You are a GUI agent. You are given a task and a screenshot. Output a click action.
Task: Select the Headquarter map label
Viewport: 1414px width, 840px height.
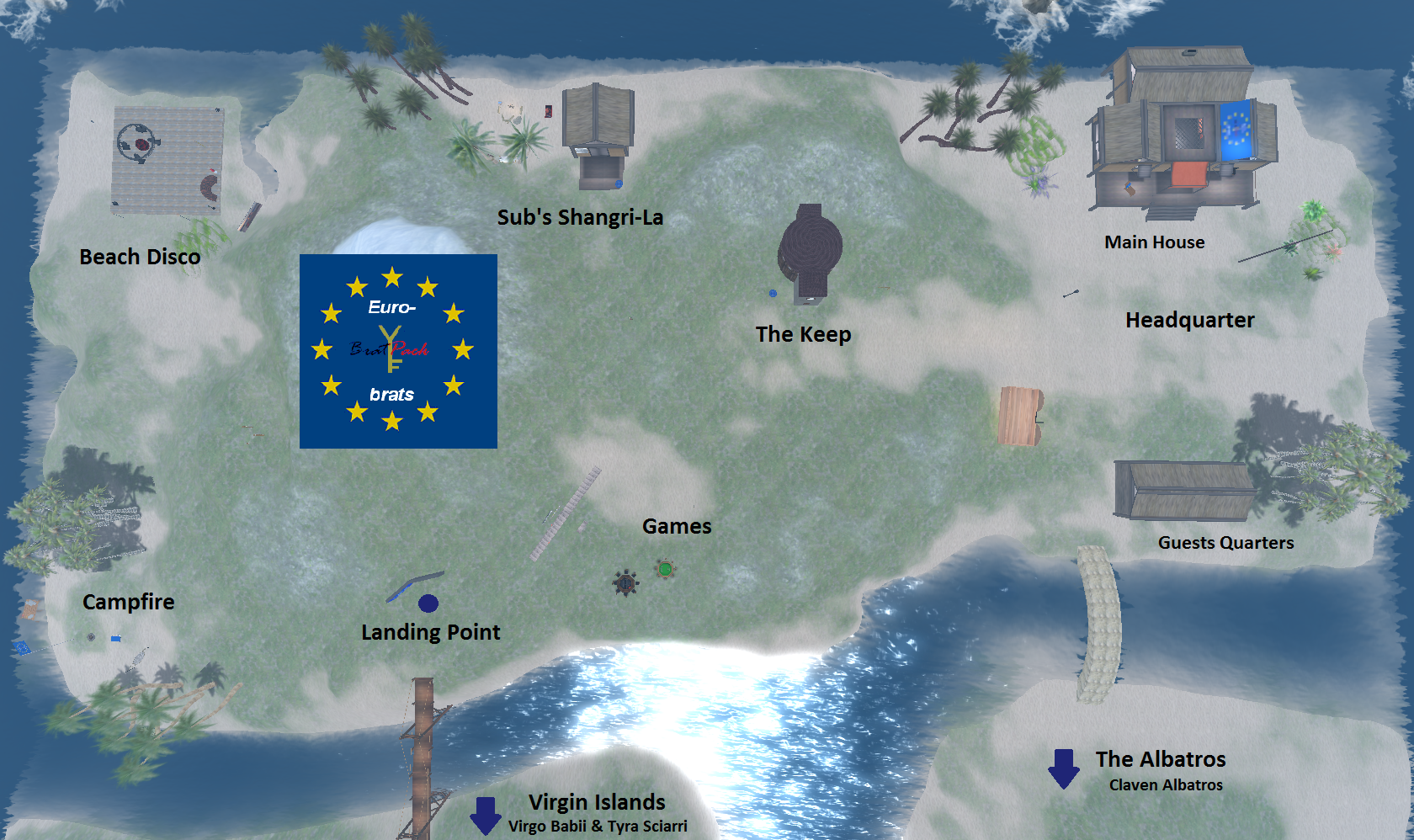(x=1189, y=320)
